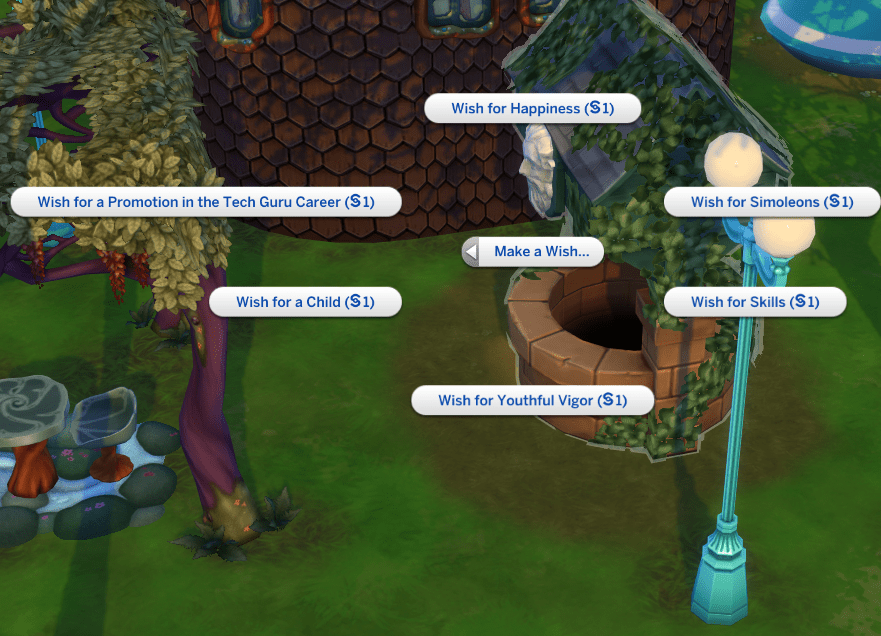
Task: Select Wish for a Promotion in Tech Guru Career
Action: click(x=205, y=202)
